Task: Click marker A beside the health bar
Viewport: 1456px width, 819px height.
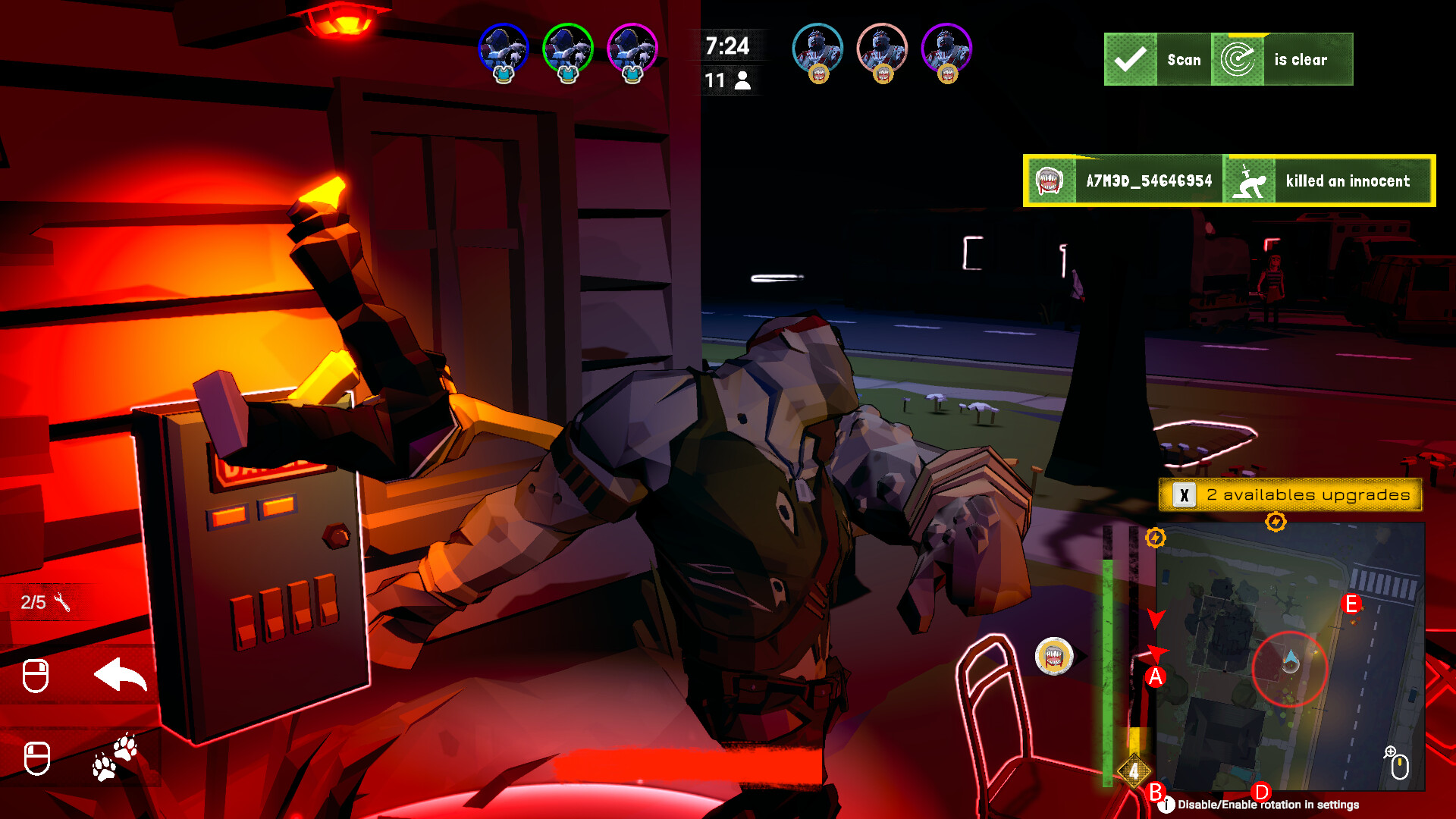Action: (1156, 676)
